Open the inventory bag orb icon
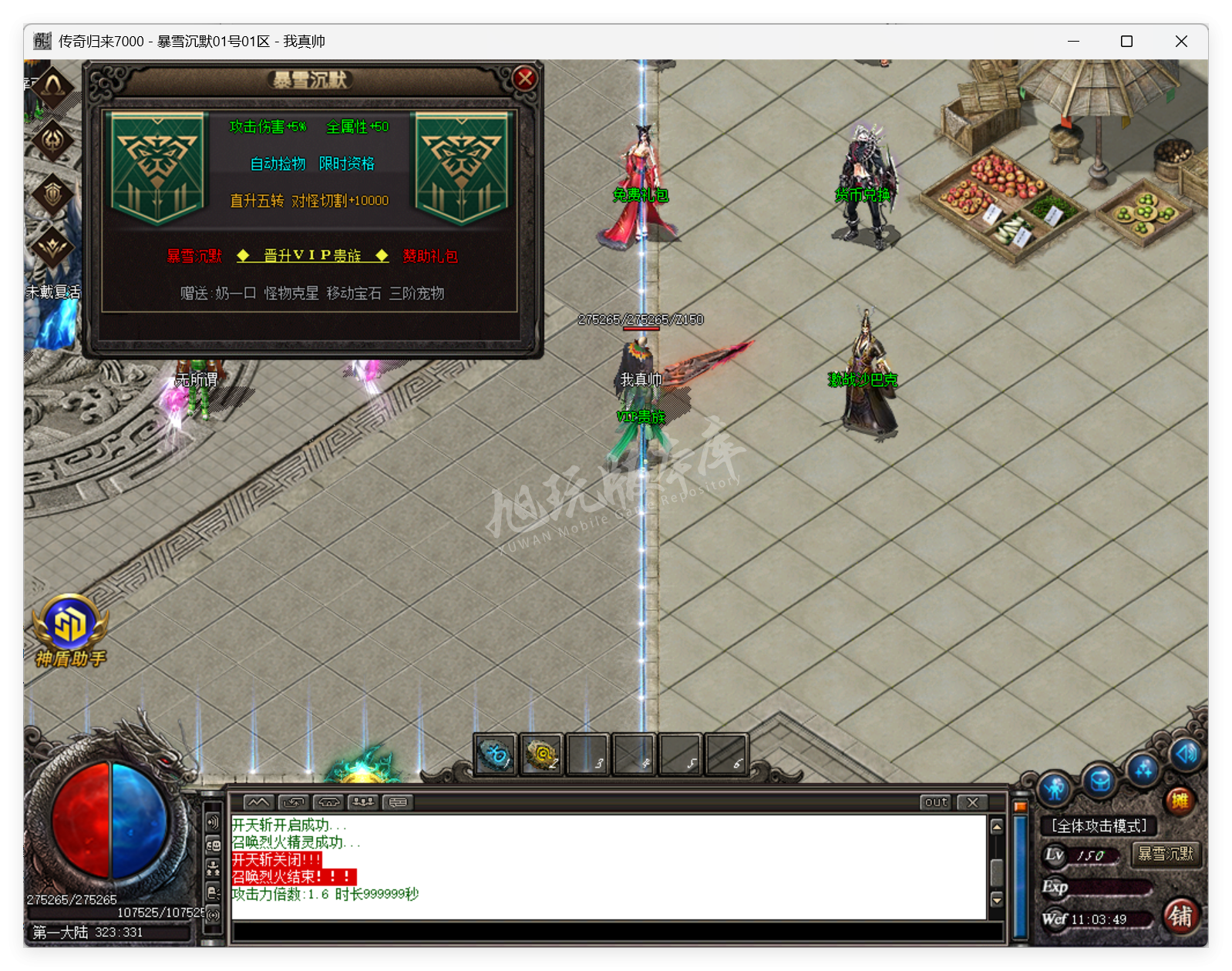 coord(1099,781)
